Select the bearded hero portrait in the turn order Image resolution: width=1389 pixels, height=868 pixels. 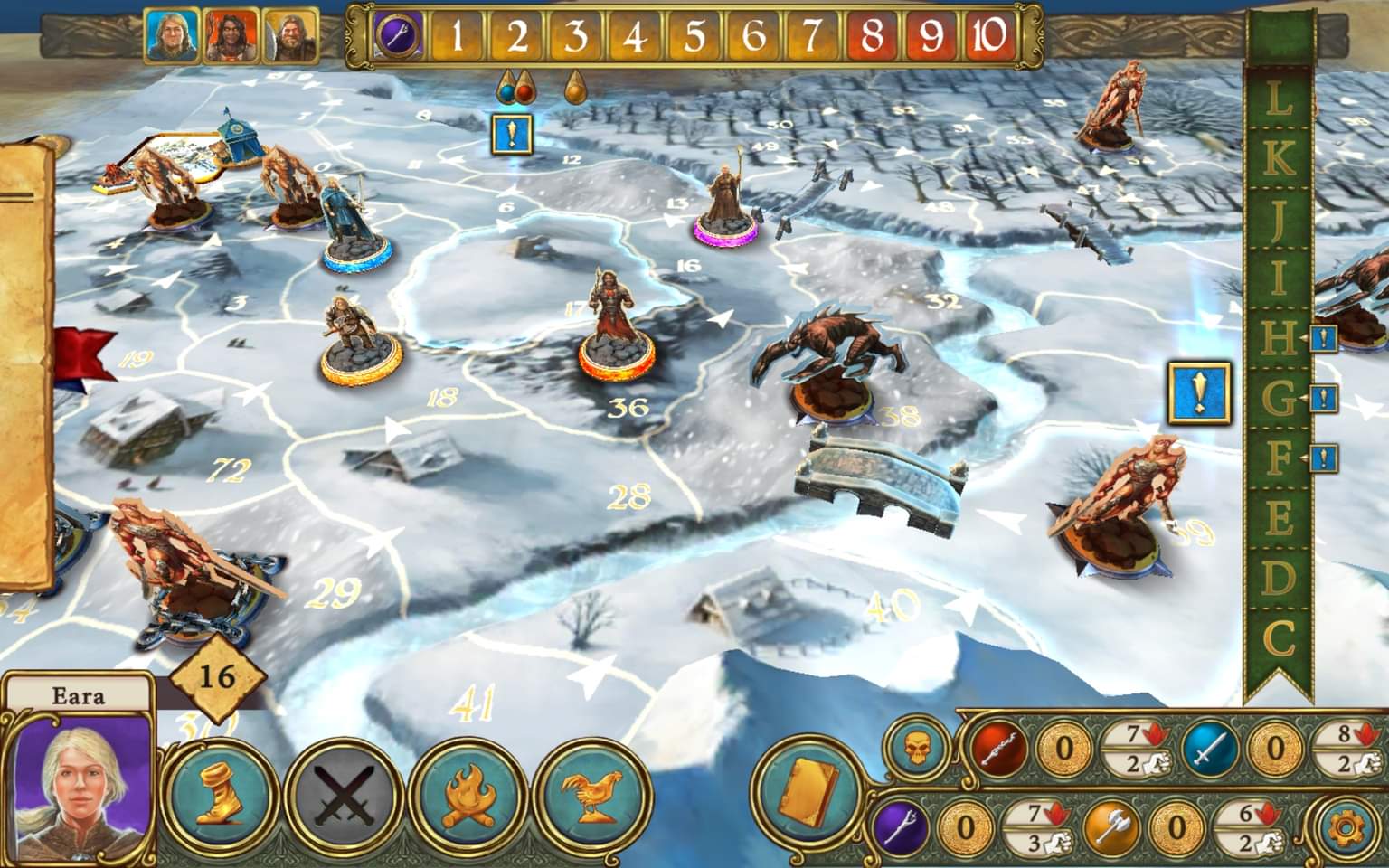(x=289, y=38)
